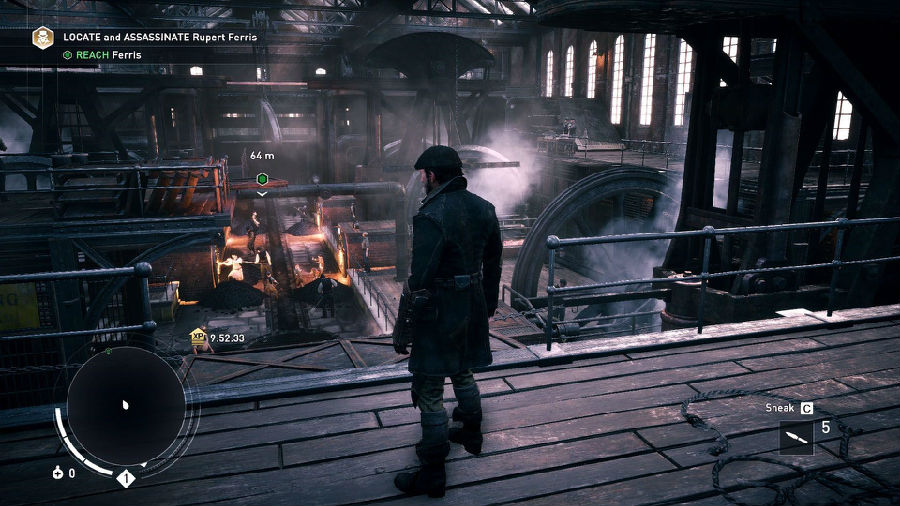Click the XP reward marker icon
The width and height of the screenshot is (900, 506).
198,337
